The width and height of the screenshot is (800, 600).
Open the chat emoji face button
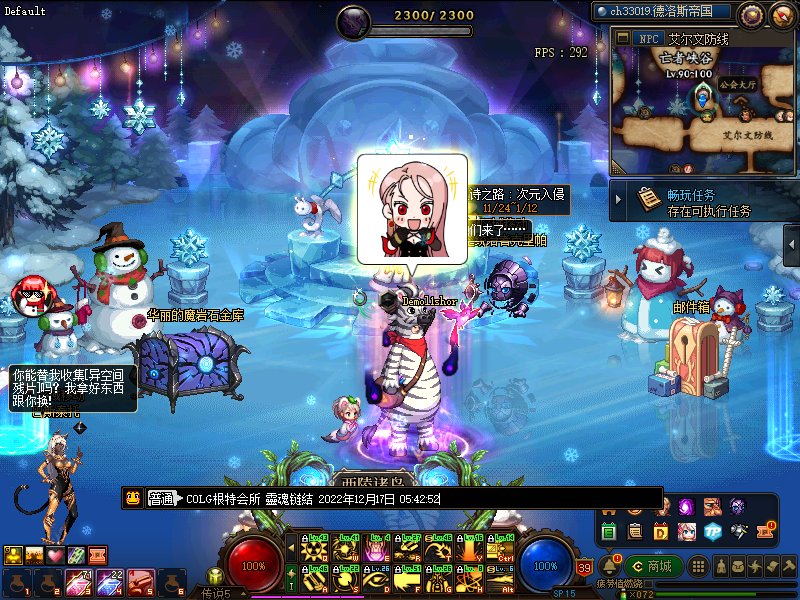click(132, 498)
